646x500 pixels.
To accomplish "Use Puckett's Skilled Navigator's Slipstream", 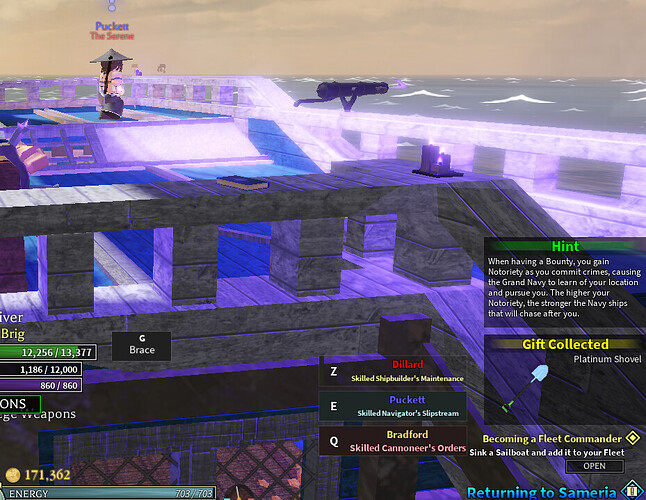I will (392, 407).
